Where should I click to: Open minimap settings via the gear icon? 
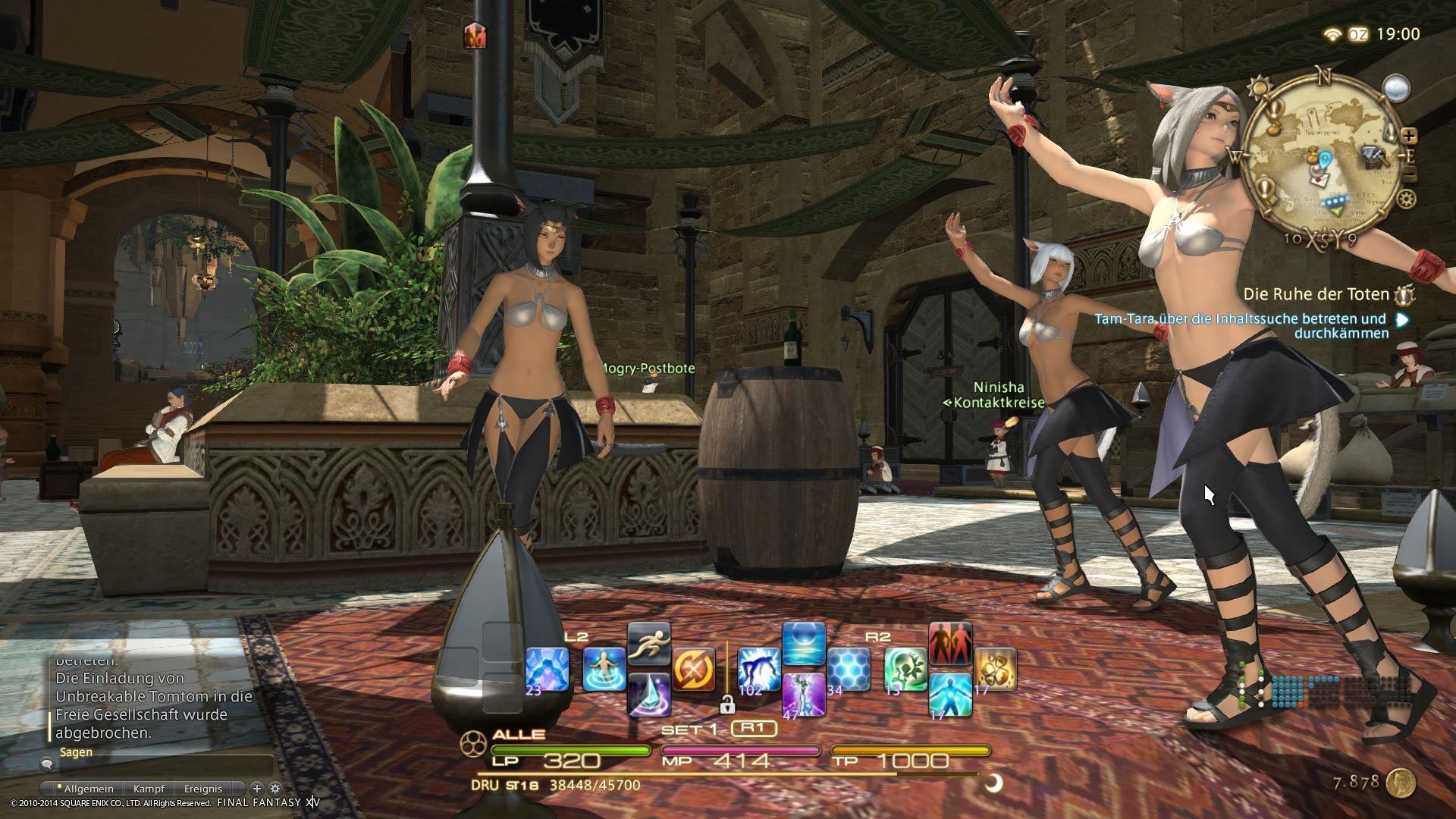coord(1406,199)
